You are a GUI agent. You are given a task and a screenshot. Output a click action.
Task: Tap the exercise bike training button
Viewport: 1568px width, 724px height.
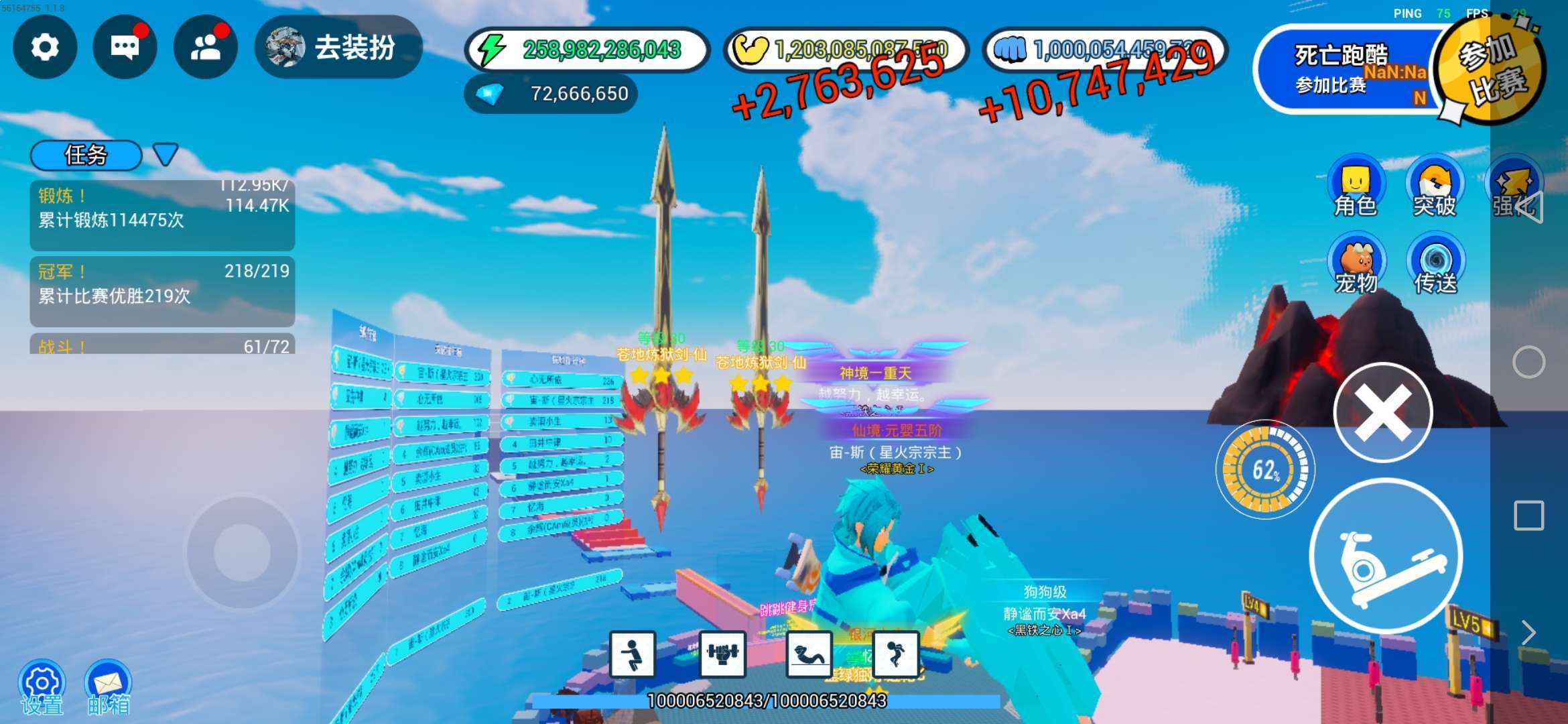point(1386,556)
